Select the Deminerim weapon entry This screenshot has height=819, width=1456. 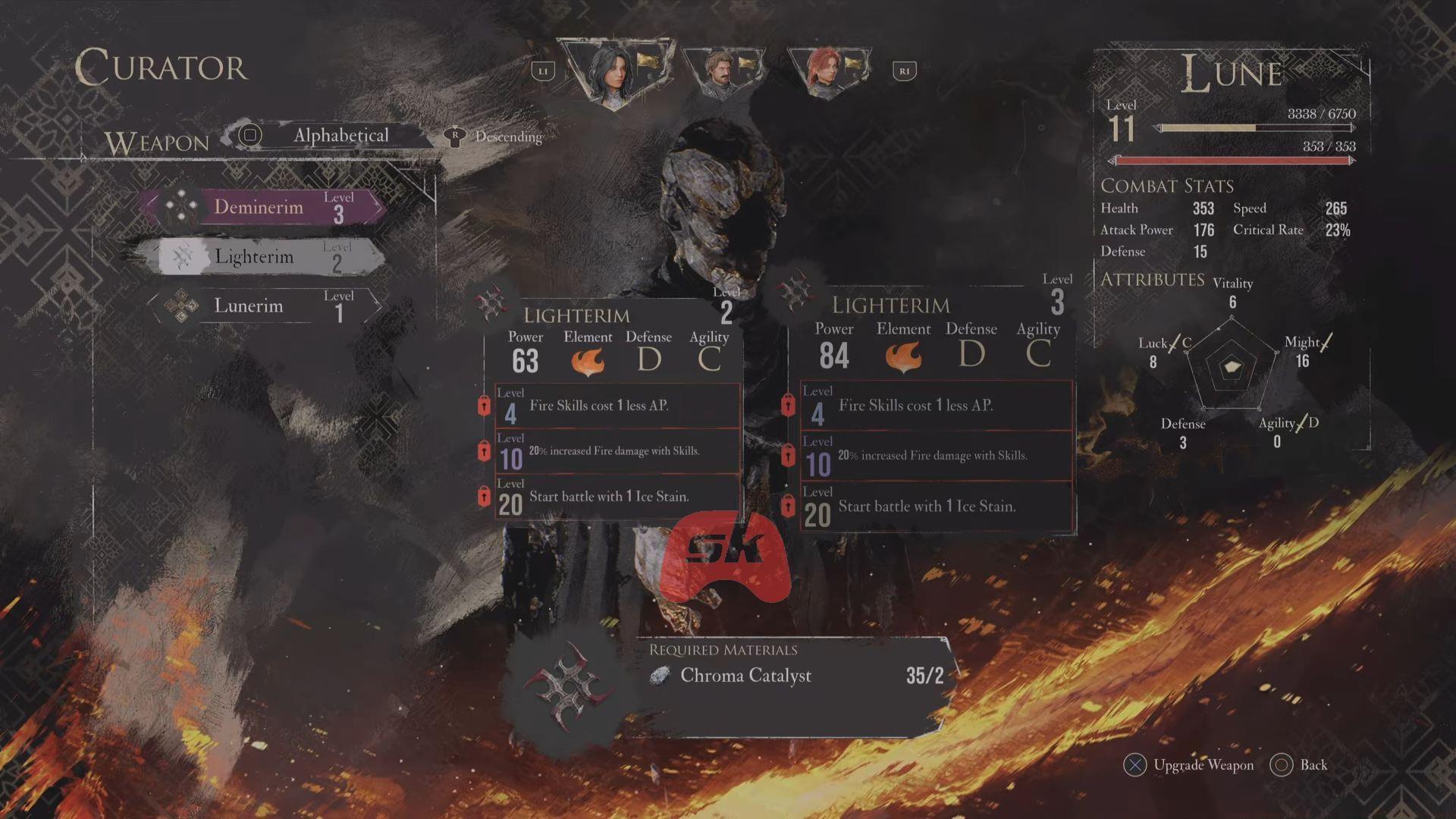(262, 207)
